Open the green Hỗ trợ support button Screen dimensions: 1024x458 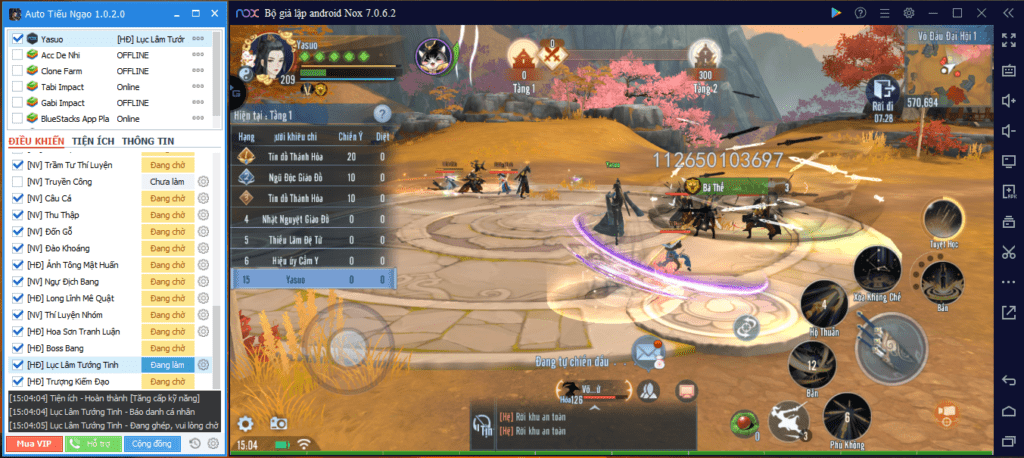(93, 443)
